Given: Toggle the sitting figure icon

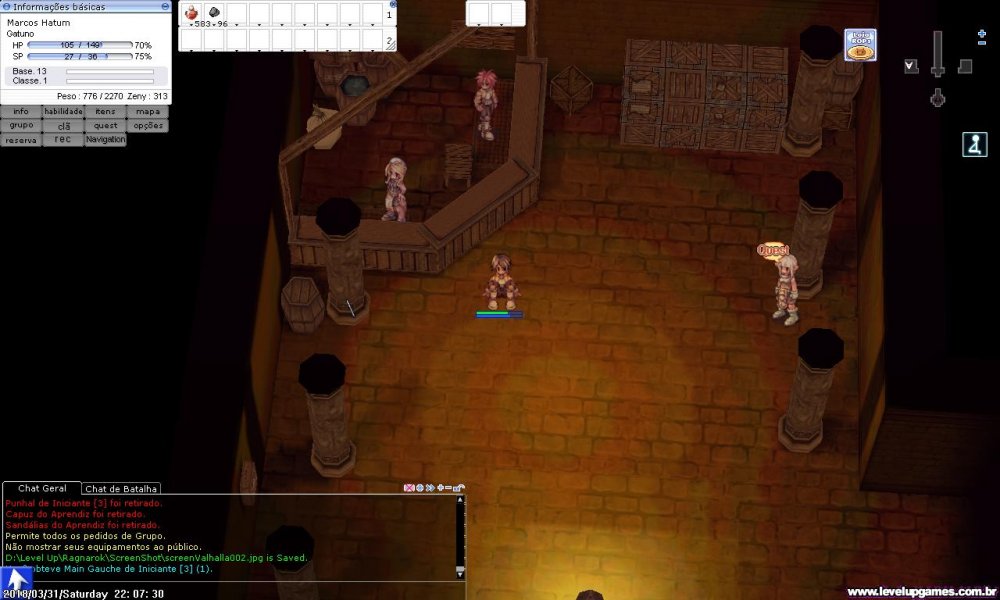Looking at the screenshot, I should pyautogui.click(x=974, y=145).
